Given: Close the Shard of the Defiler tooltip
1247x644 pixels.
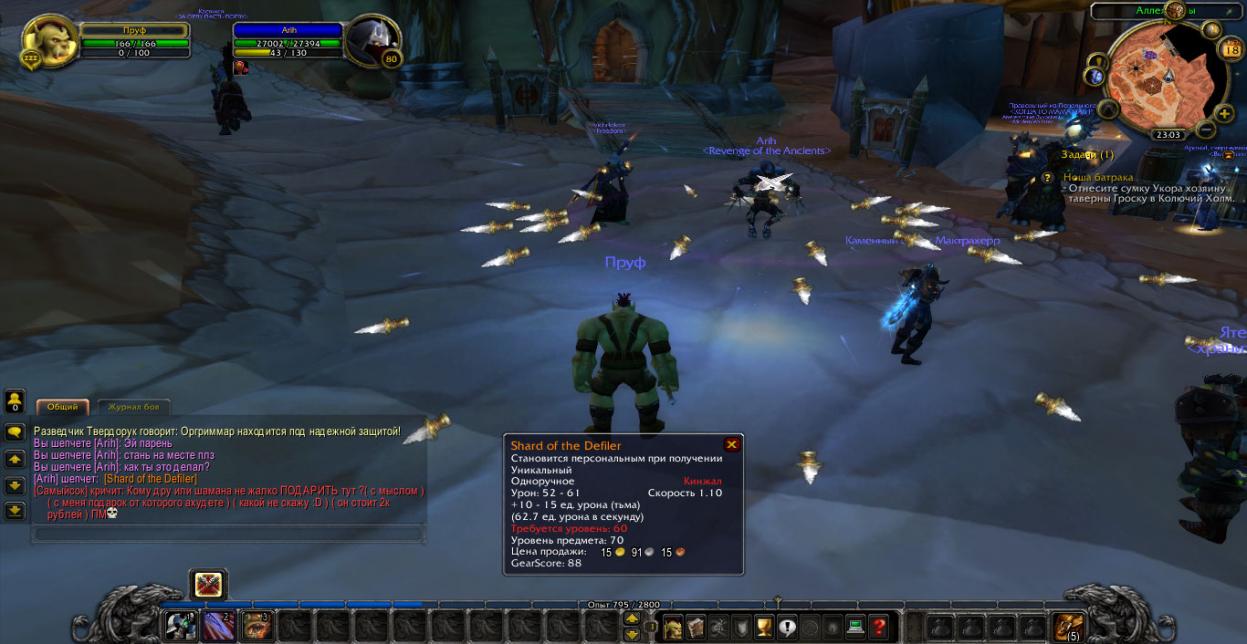Looking at the screenshot, I should click(732, 445).
